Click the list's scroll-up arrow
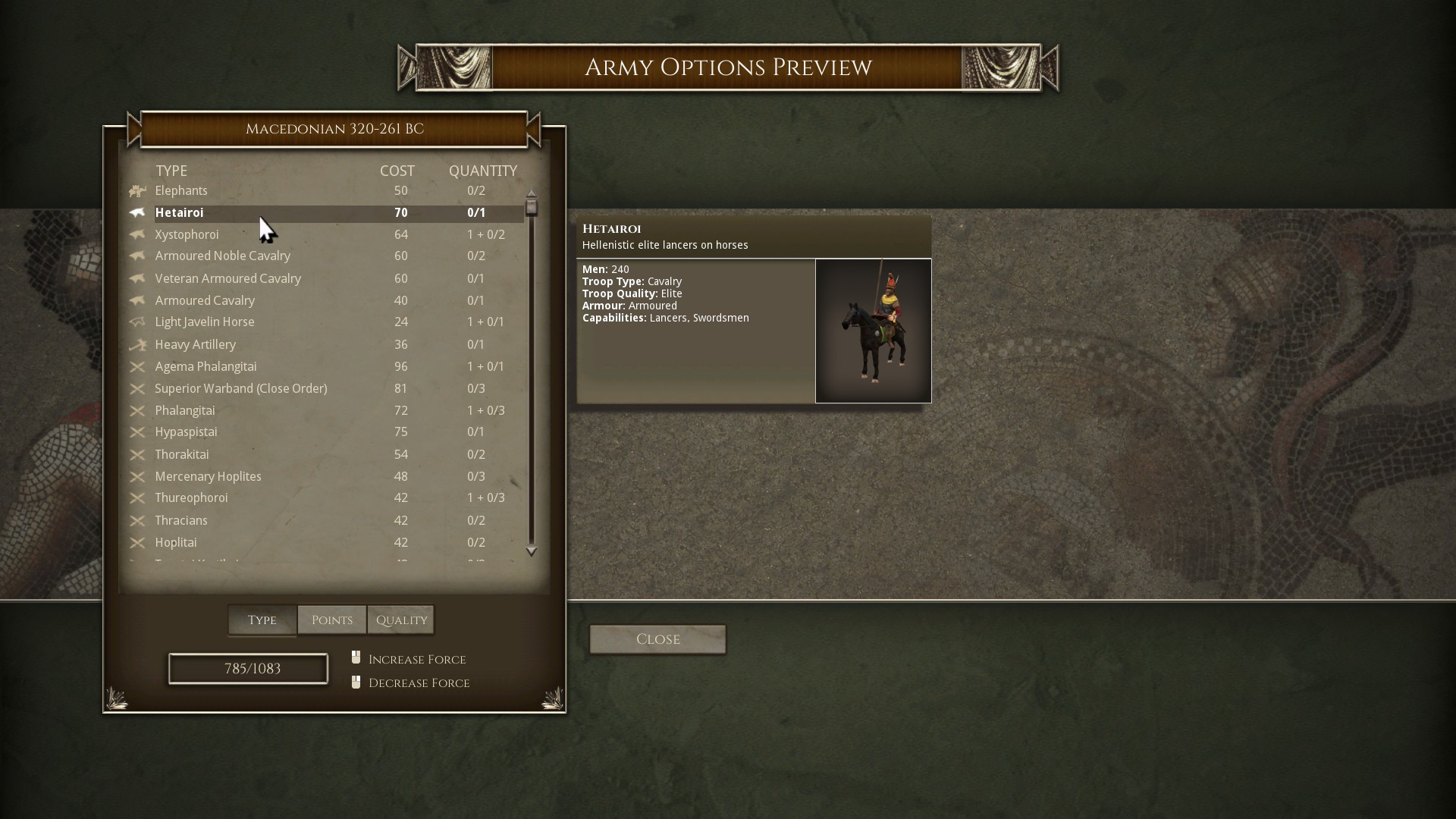This screenshot has height=819, width=1456. [532, 193]
